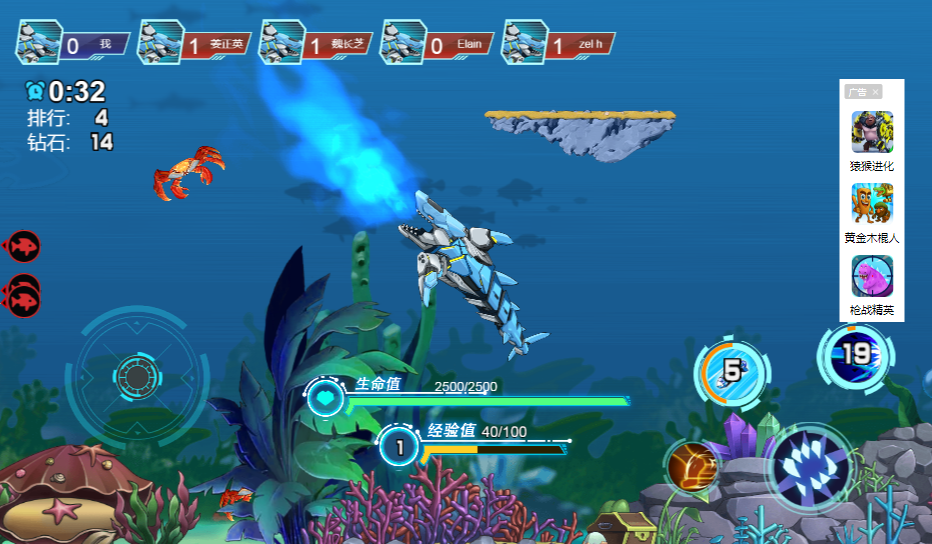This screenshot has height=544, width=932.
Task: Select player Elain on the scoreboard
Action: pyautogui.click(x=438, y=44)
